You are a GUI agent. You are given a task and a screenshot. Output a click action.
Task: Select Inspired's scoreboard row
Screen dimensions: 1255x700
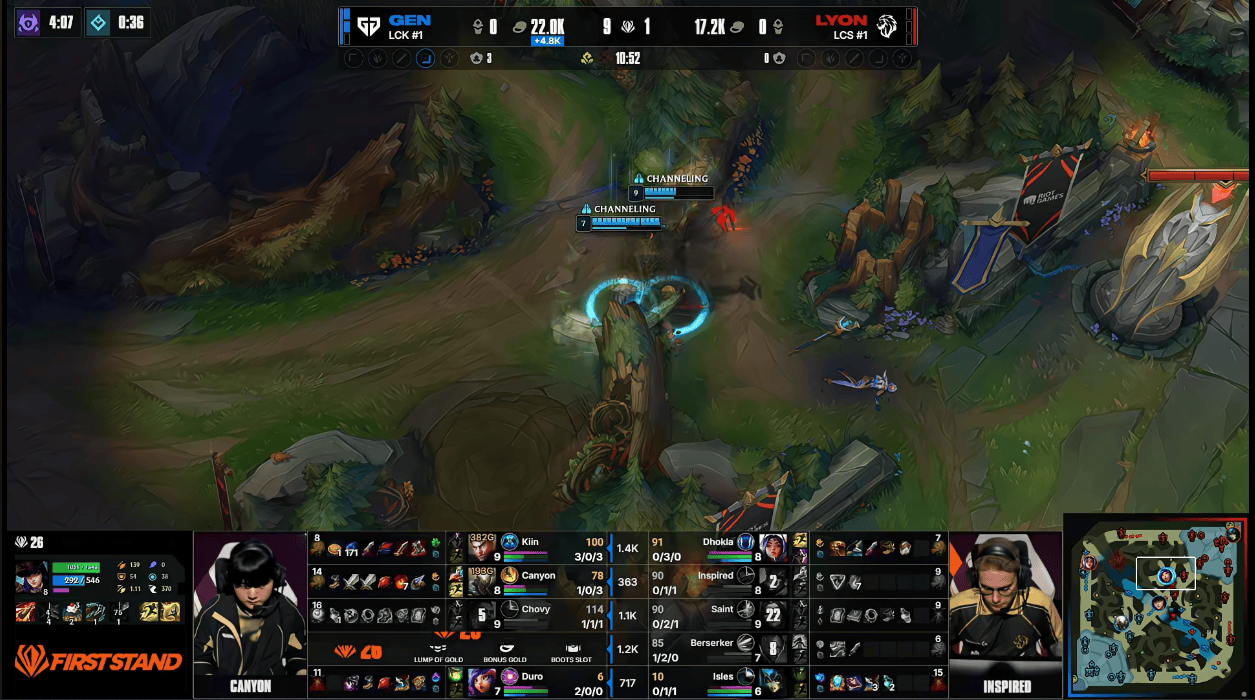[720, 580]
